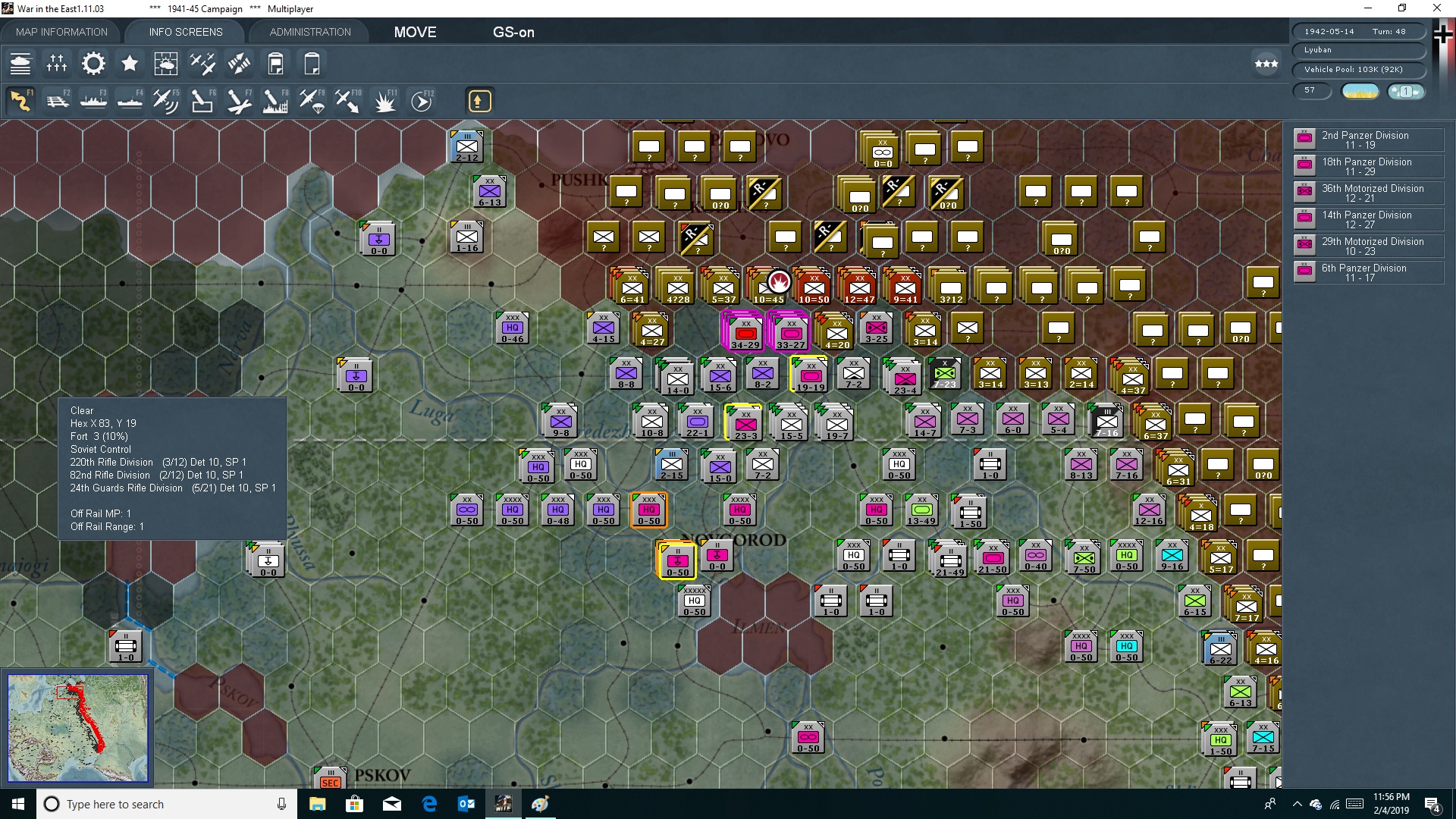
Task: Toggle the unit counters tank icon
Action: [x=20, y=64]
